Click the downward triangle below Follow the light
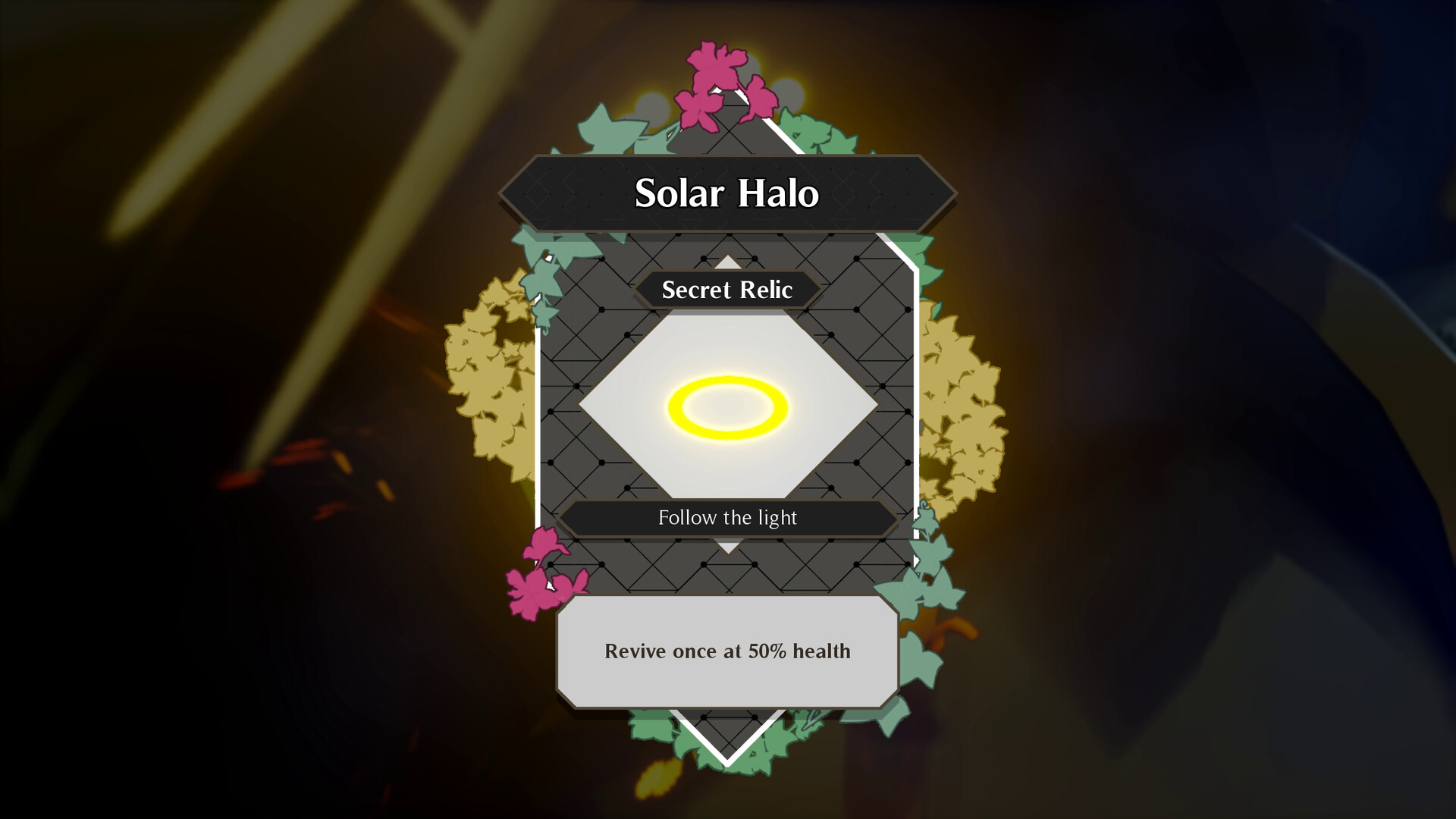Screen dimensions: 1456x819 (728, 544)
